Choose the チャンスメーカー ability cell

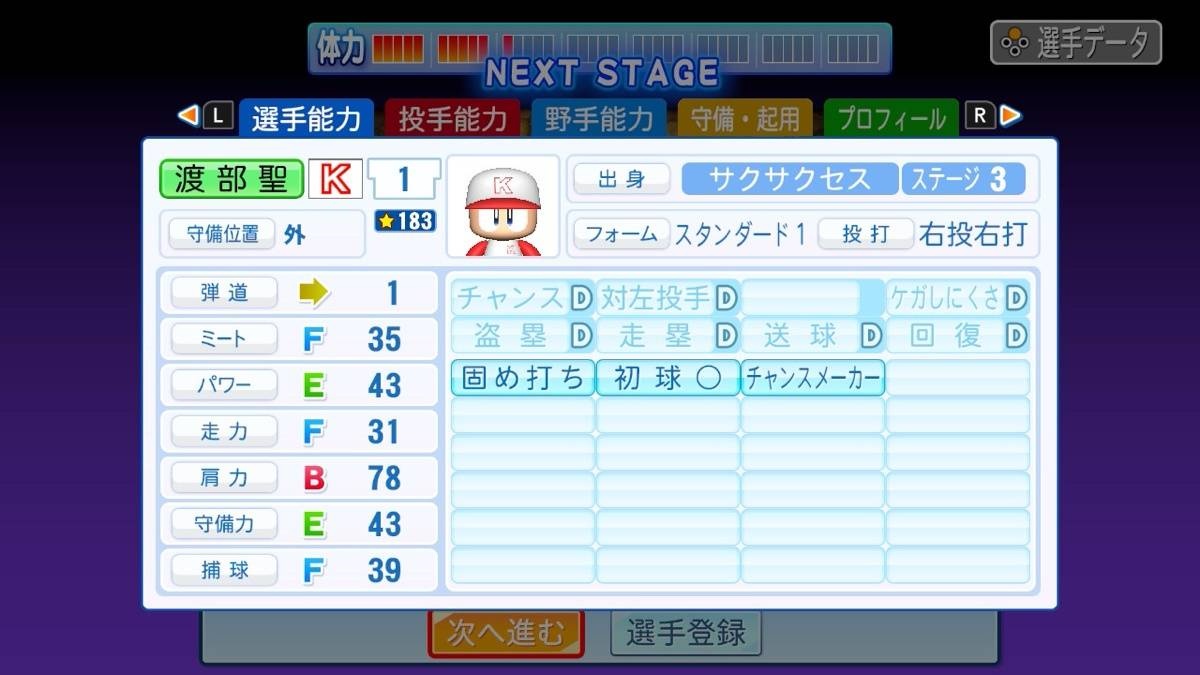pos(812,378)
